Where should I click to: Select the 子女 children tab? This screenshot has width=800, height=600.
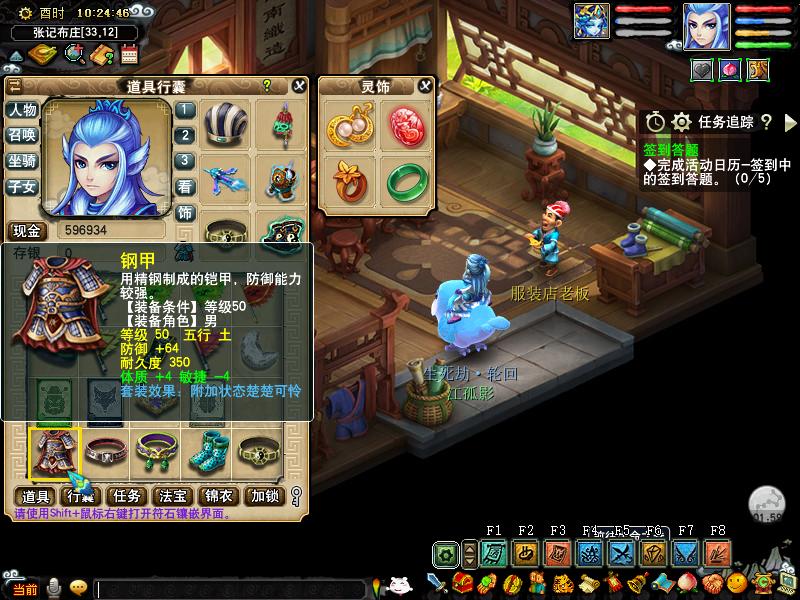tap(23, 186)
